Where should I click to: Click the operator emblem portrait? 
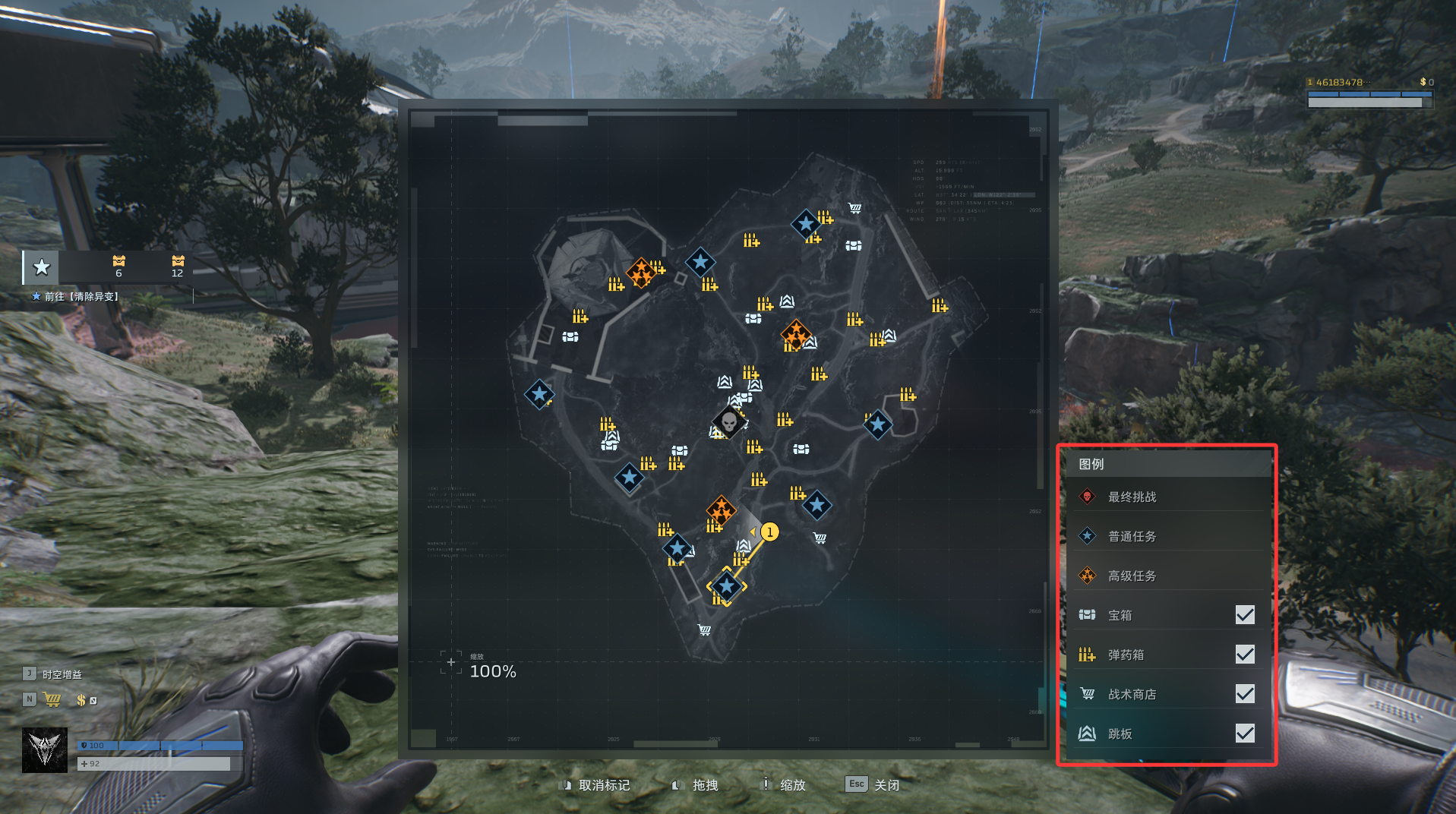(x=45, y=749)
